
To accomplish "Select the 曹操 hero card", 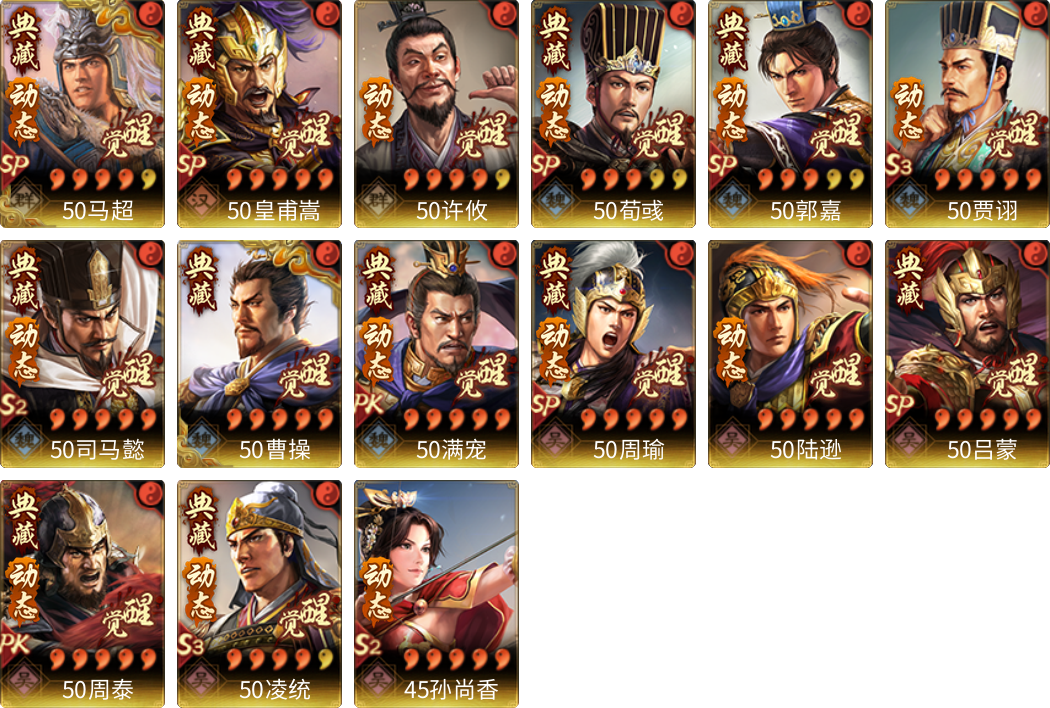I will pos(259,353).
